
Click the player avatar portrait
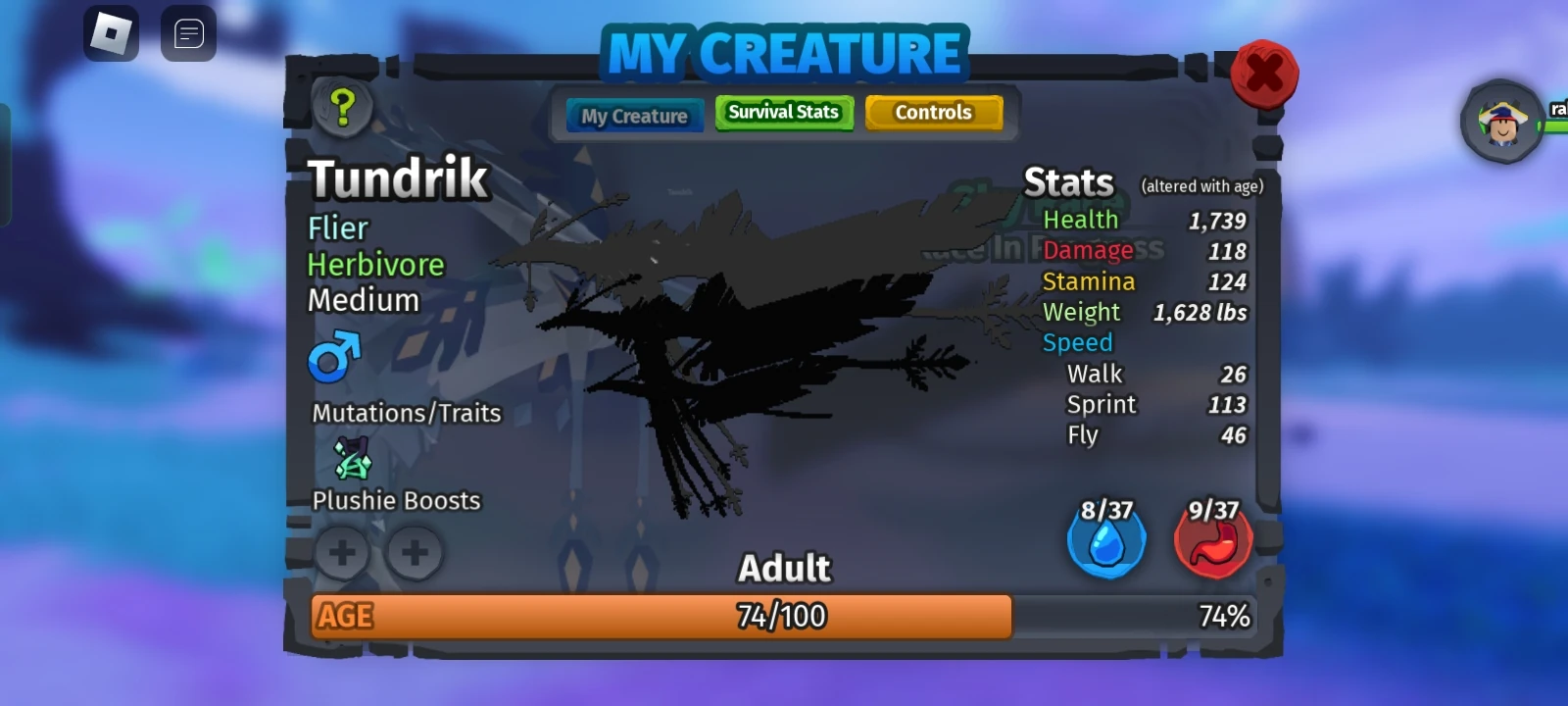pos(1502,125)
